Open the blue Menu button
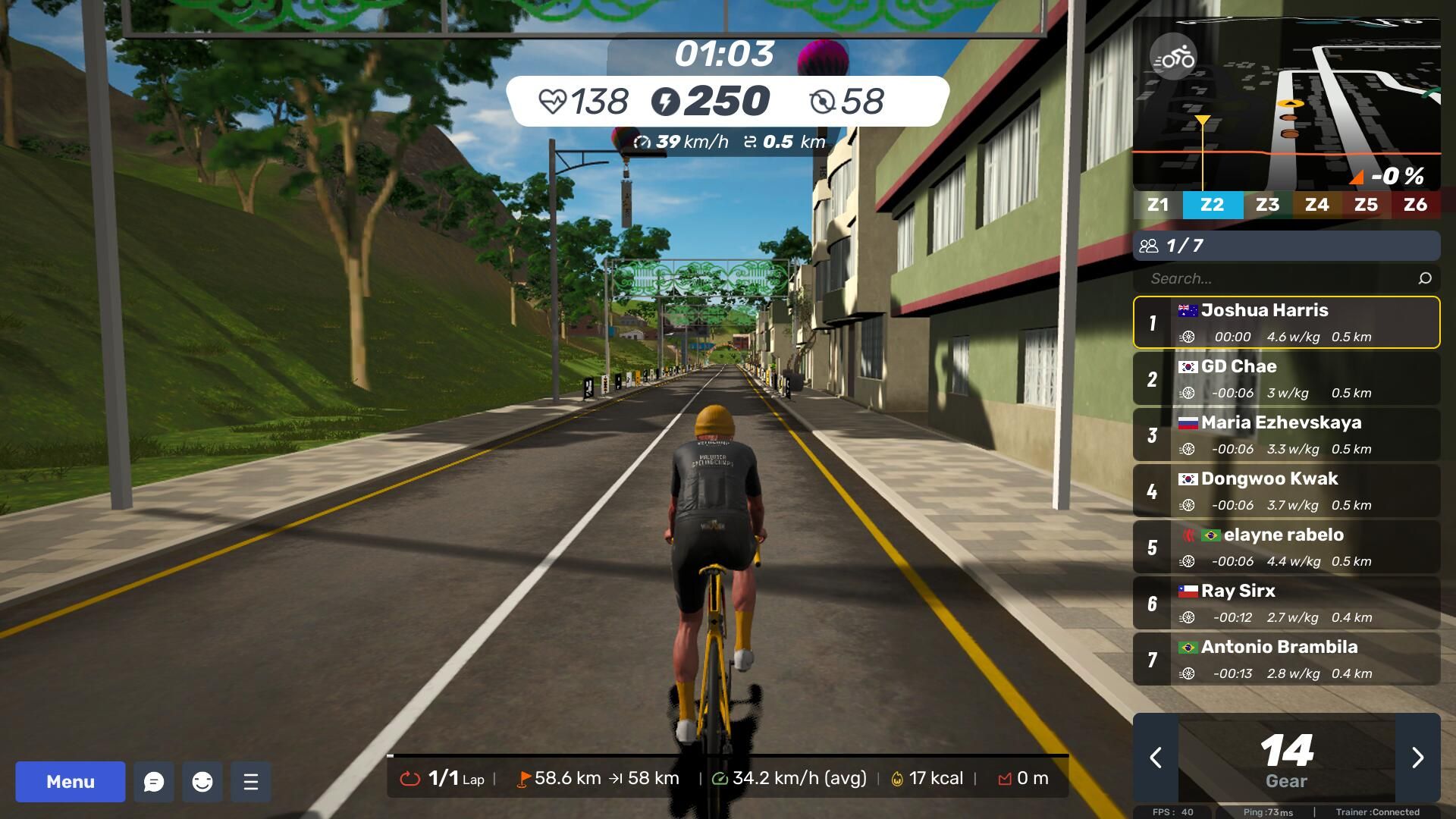 coord(71,782)
